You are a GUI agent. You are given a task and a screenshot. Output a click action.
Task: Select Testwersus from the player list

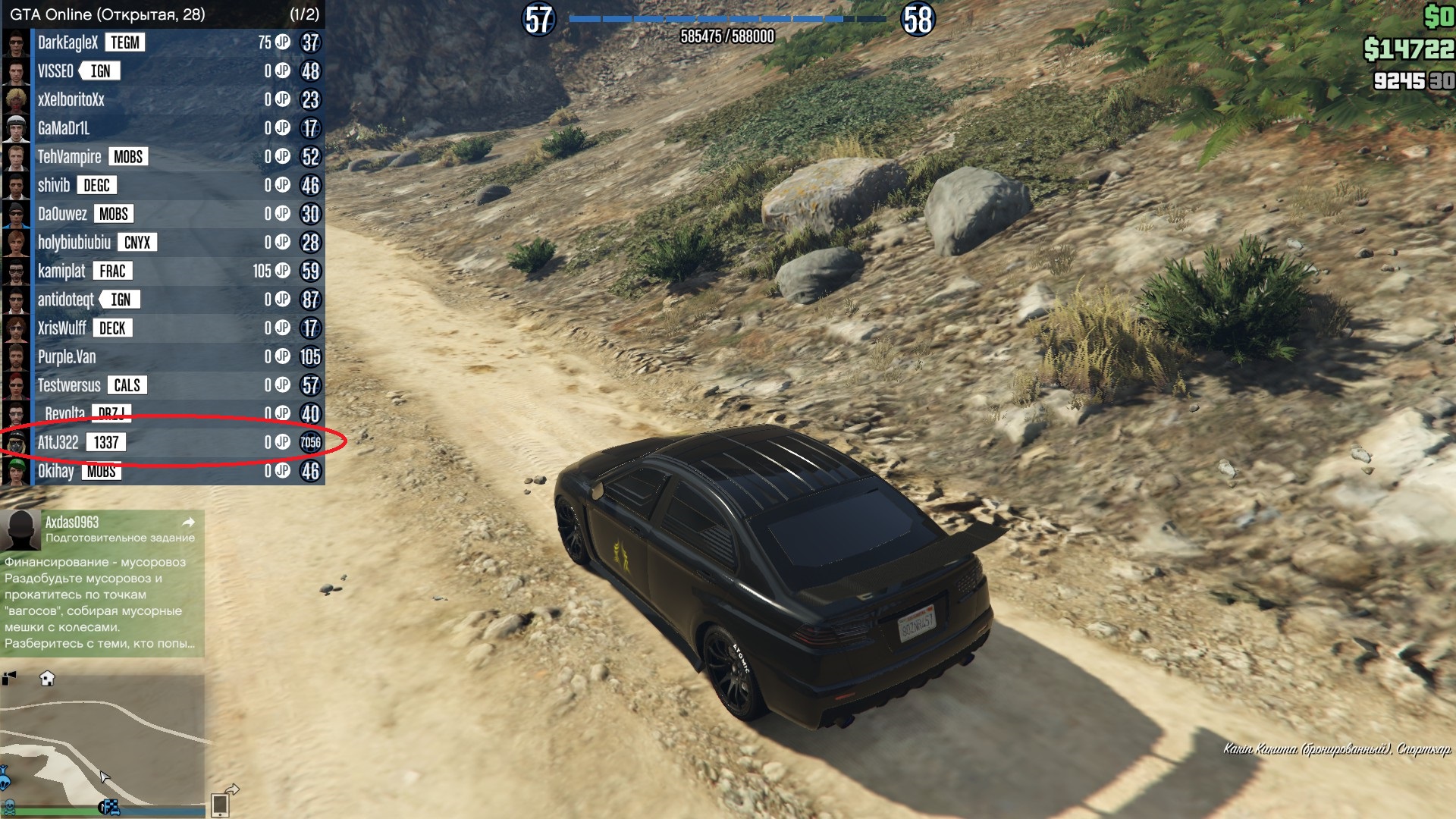(x=163, y=385)
